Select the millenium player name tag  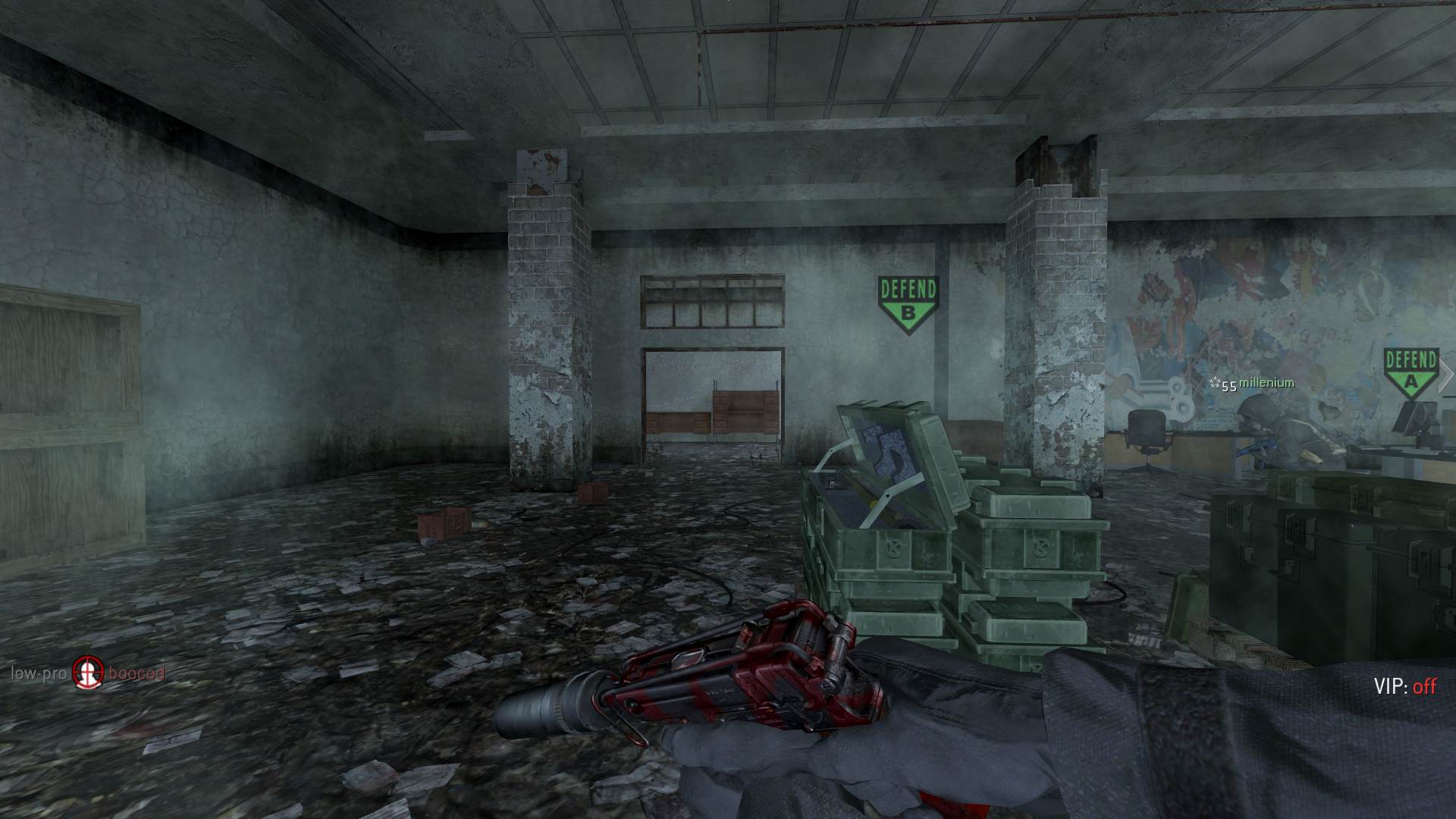[1266, 383]
